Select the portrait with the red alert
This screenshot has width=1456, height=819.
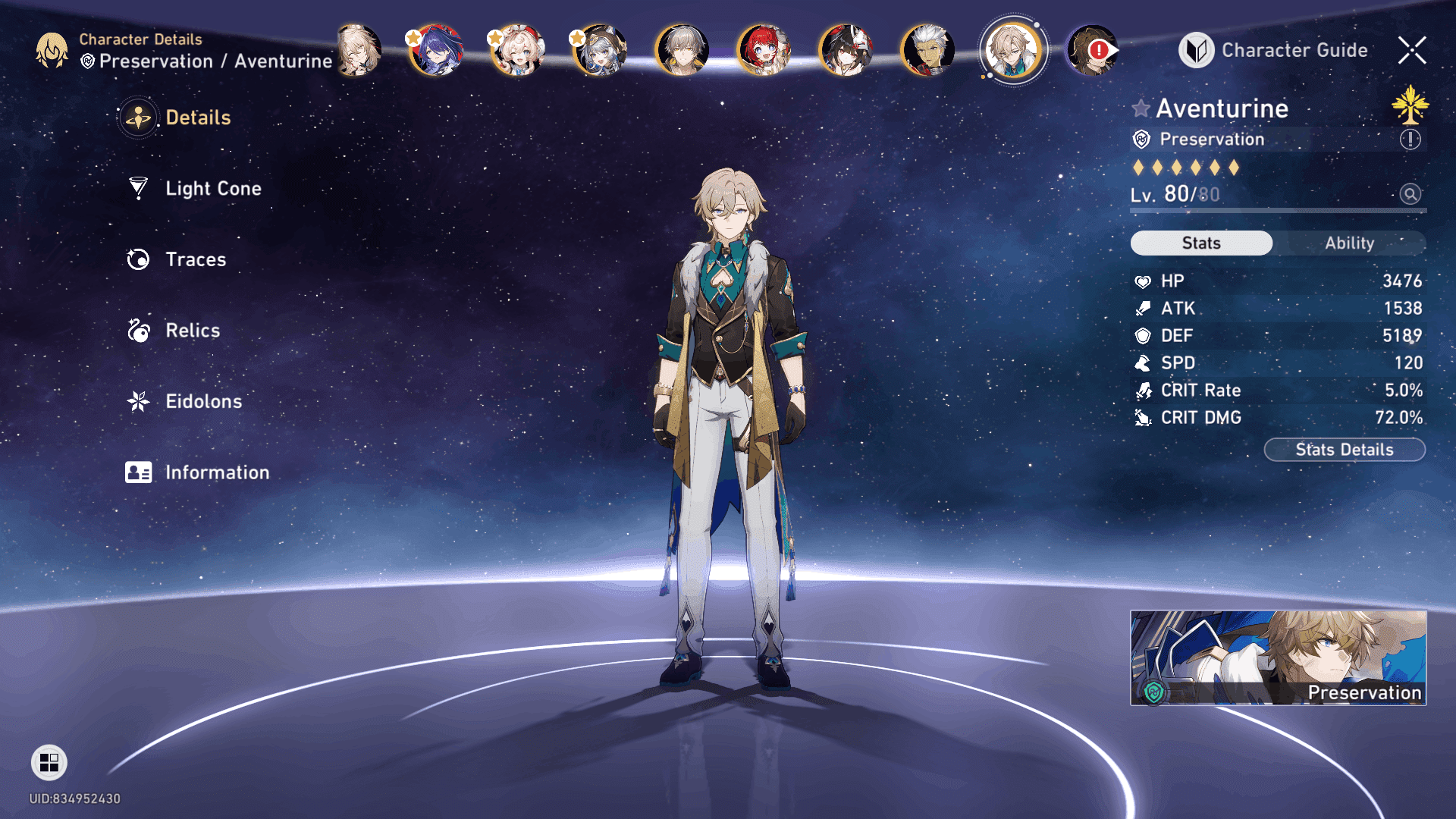(x=1091, y=51)
